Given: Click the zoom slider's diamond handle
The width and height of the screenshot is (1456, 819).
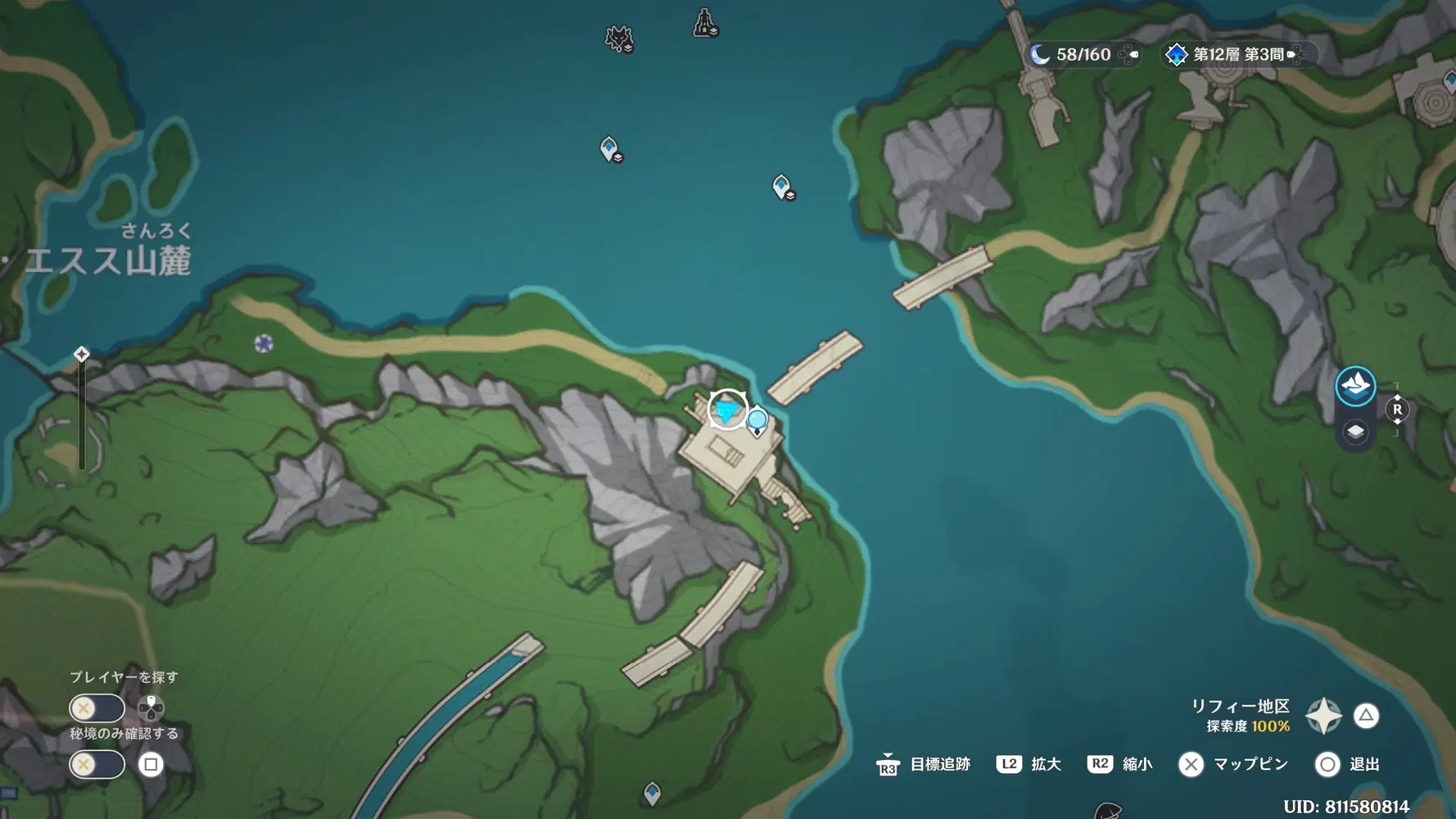Looking at the screenshot, I should [81, 354].
